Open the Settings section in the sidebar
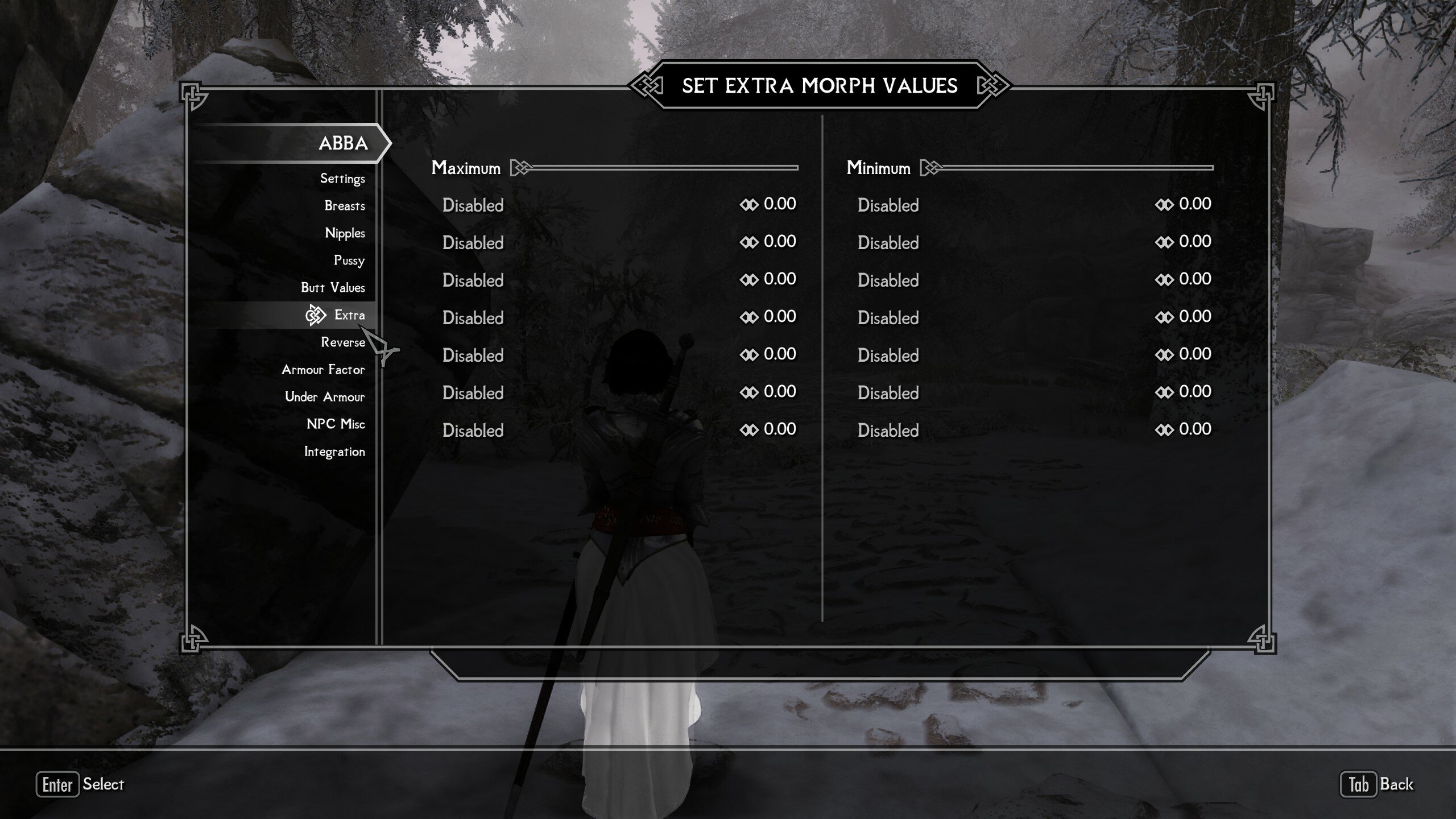This screenshot has height=819, width=1456. (x=344, y=178)
